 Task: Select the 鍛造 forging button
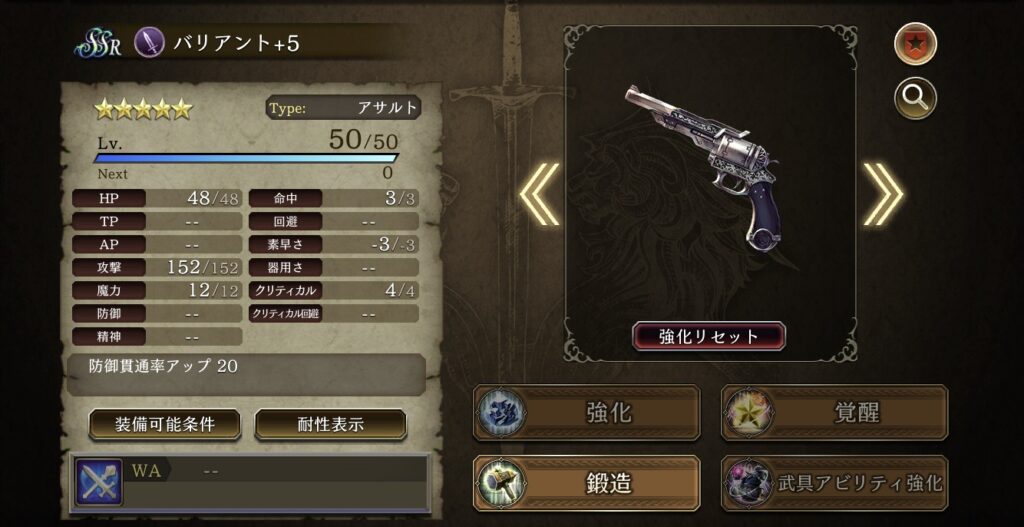pos(586,483)
